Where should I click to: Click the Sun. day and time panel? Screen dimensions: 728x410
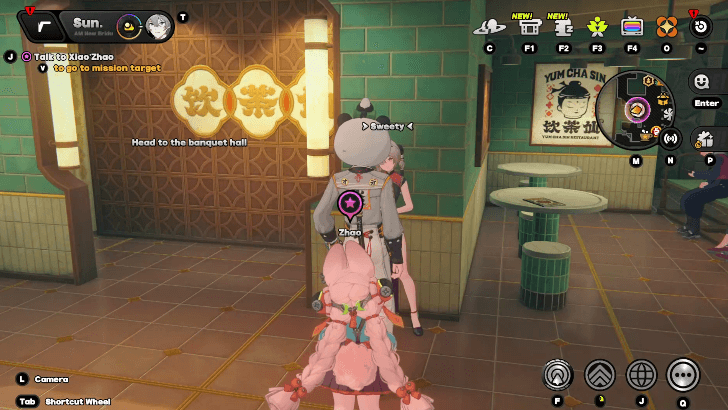88,24
